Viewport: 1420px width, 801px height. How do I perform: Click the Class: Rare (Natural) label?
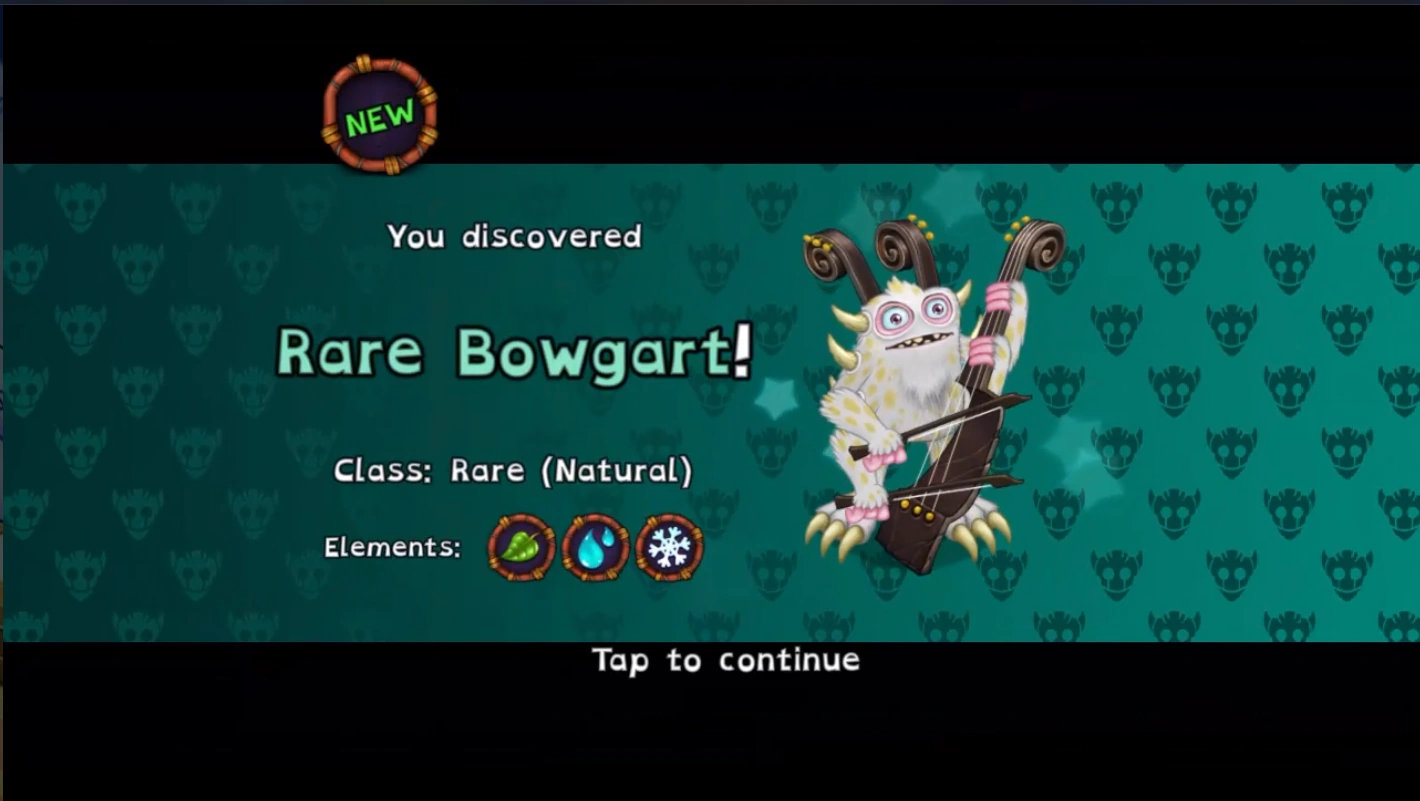click(512, 470)
